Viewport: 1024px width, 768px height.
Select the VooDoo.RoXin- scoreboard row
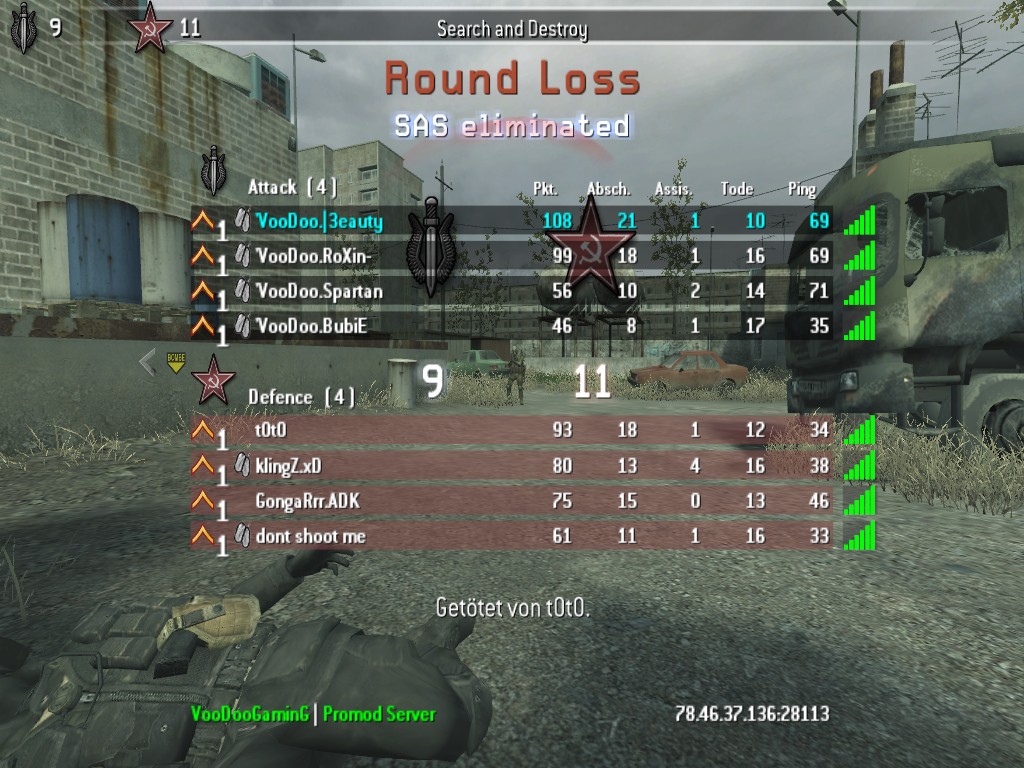[315, 256]
